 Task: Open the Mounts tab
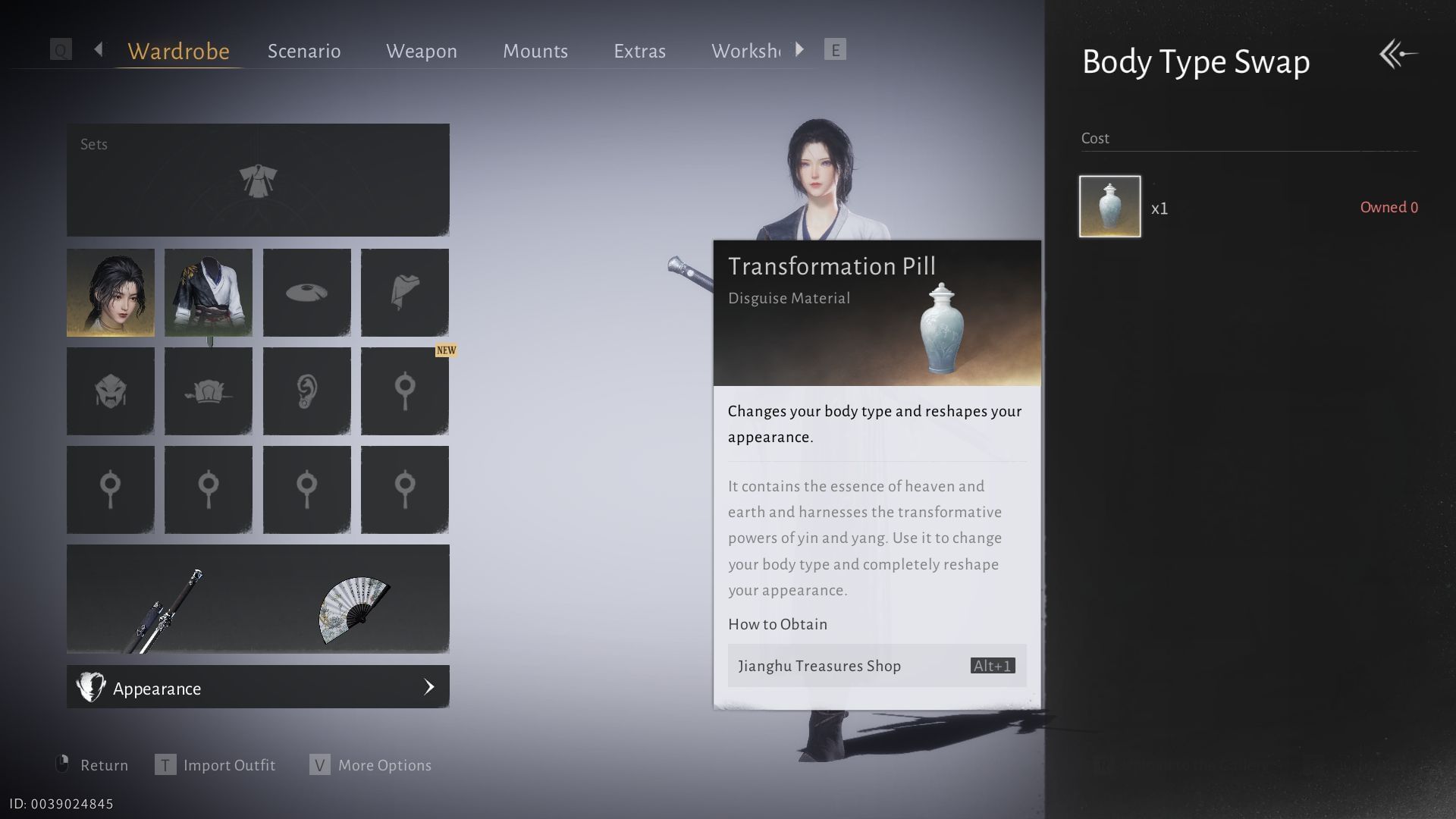pyautogui.click(x=535, y=51)
